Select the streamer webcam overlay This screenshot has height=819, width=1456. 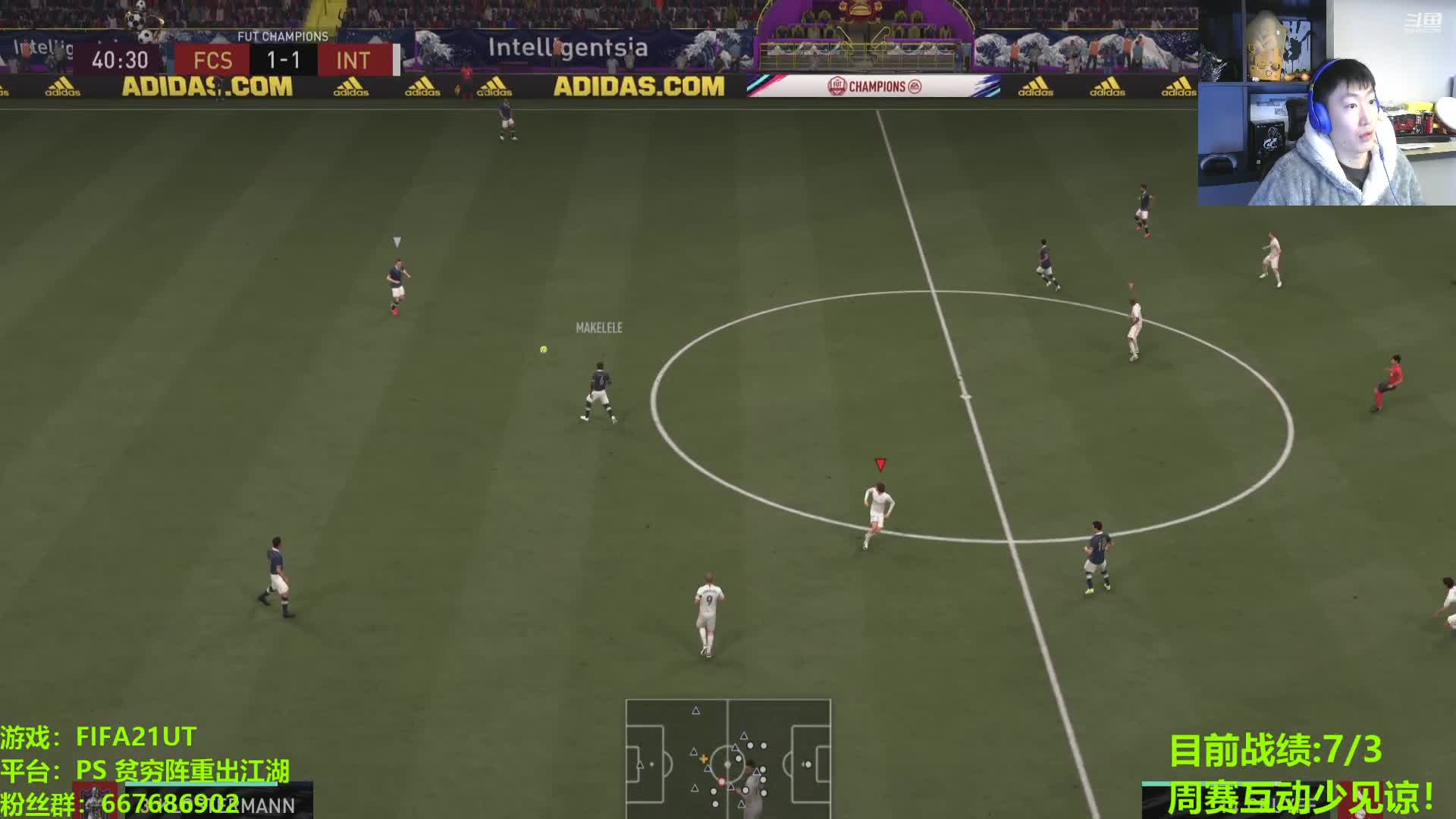[x=1326, y=103]
